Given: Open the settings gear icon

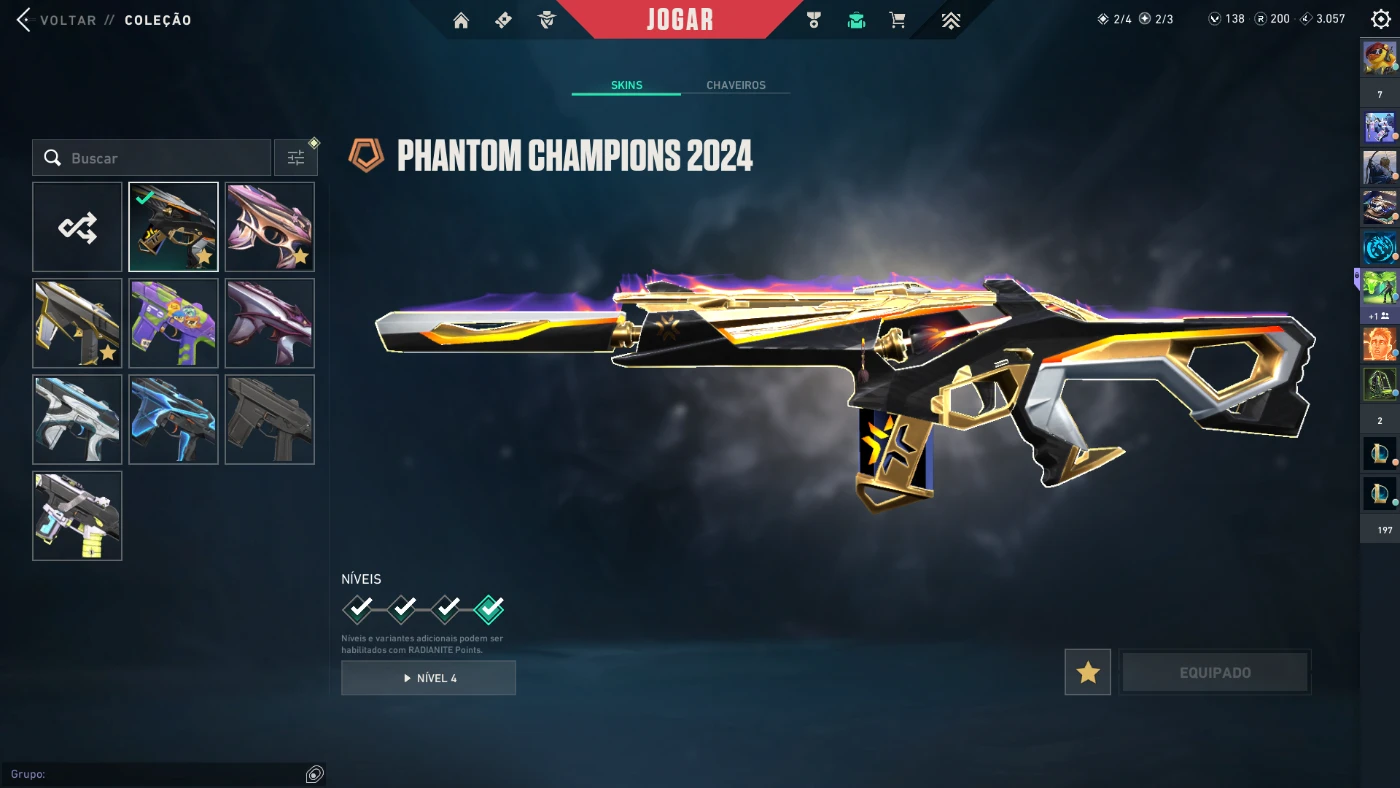Looking at the screenshot, I should click(x=1381, y=19).
